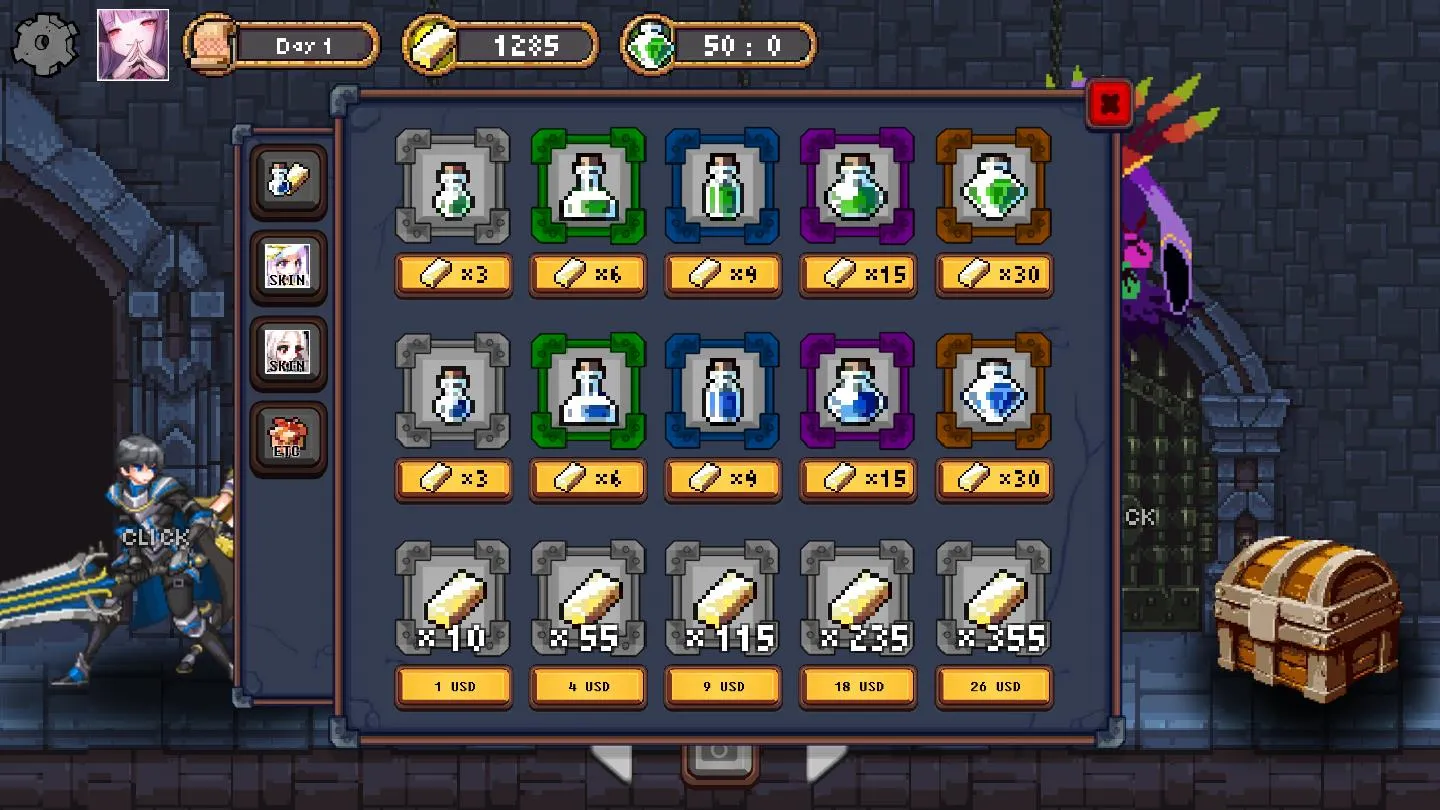Viewport: 1440px width, 810px height.
Task: Buy 10 gold bars for 1 USD
Action: point(453,687)
